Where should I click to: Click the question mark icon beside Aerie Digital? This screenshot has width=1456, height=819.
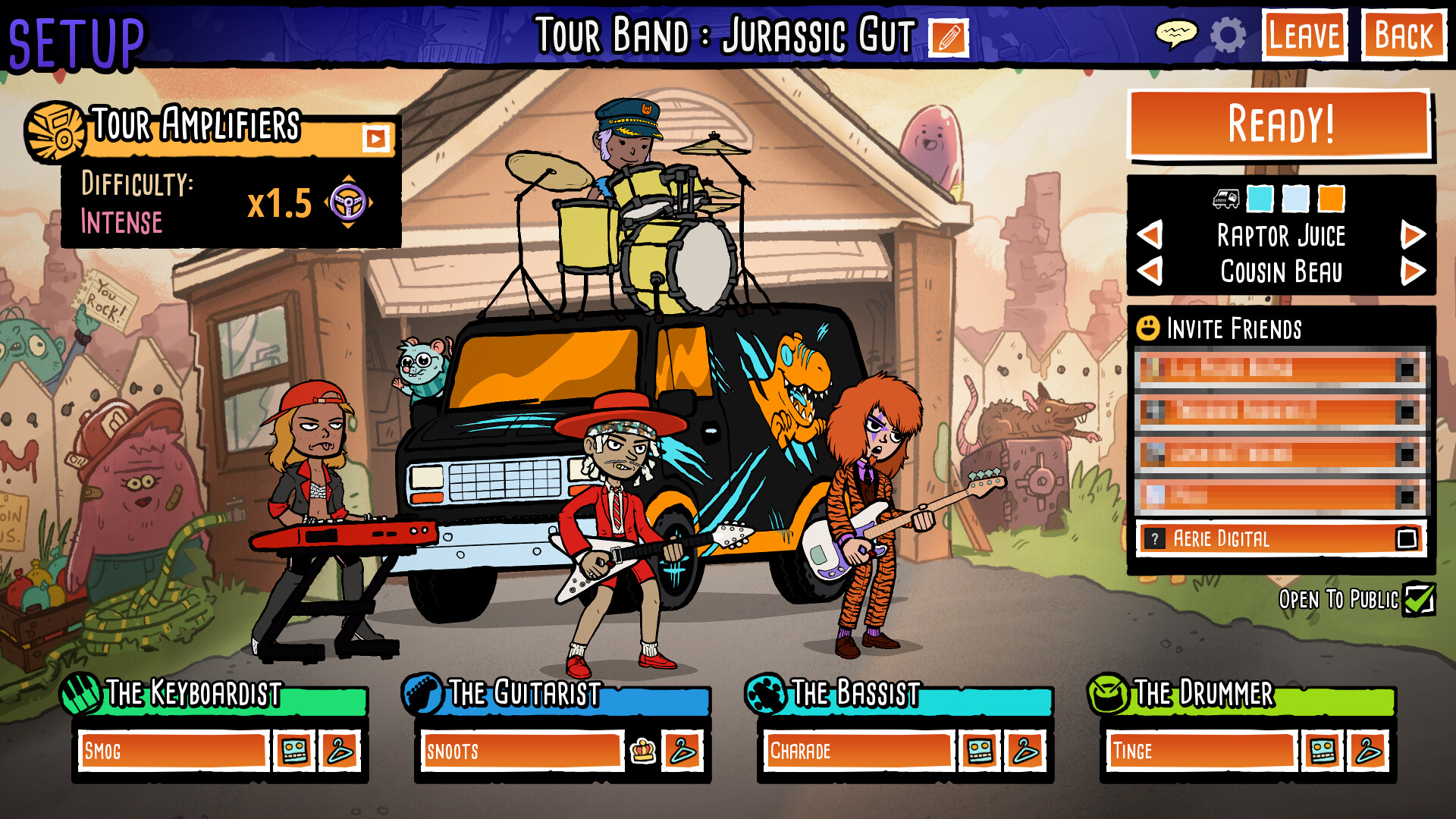1156,539
